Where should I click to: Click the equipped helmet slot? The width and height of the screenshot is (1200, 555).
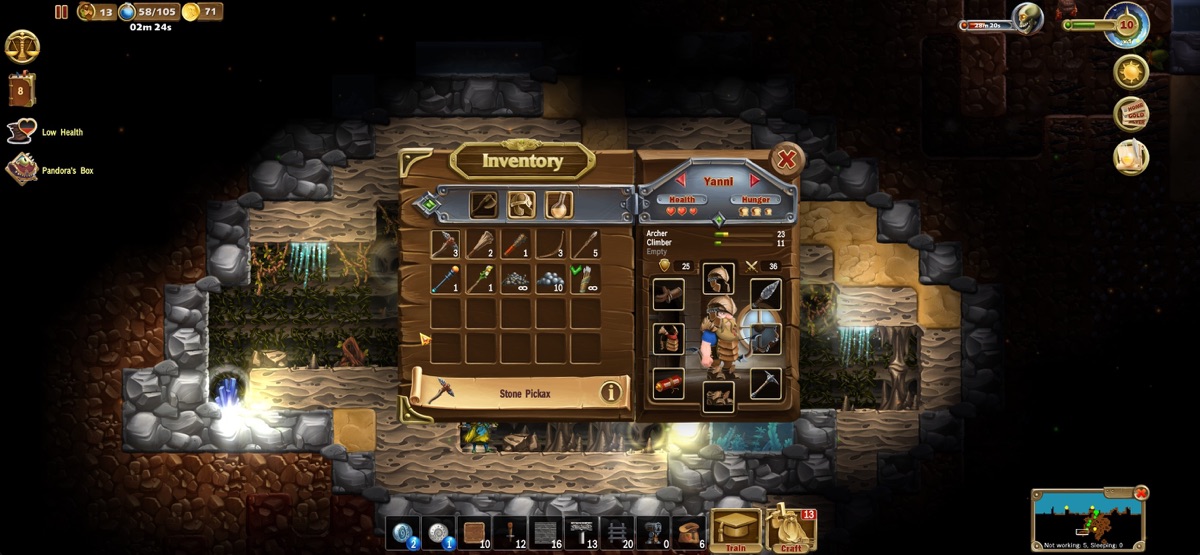[x=717, y=278]
